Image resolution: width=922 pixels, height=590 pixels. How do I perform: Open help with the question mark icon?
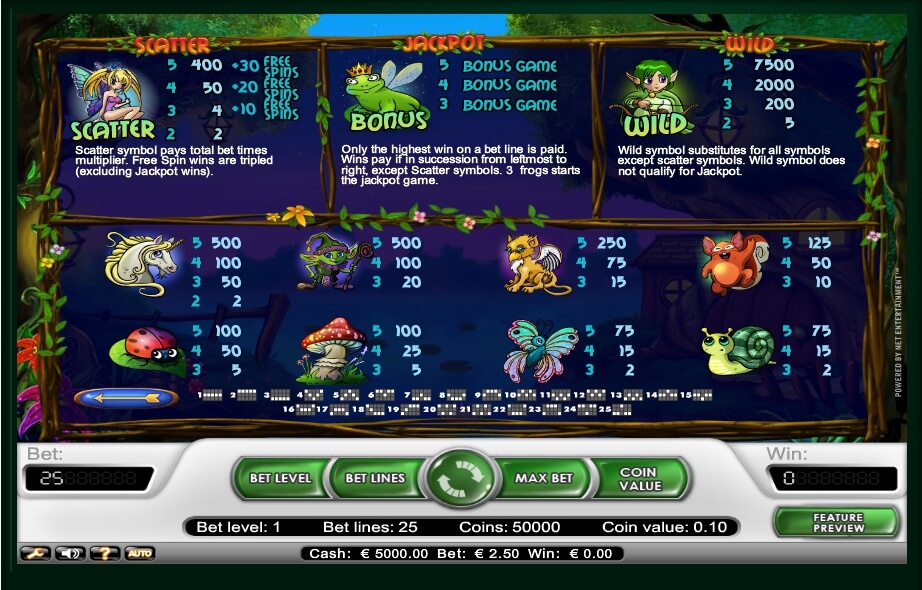[x=104, y=553]
